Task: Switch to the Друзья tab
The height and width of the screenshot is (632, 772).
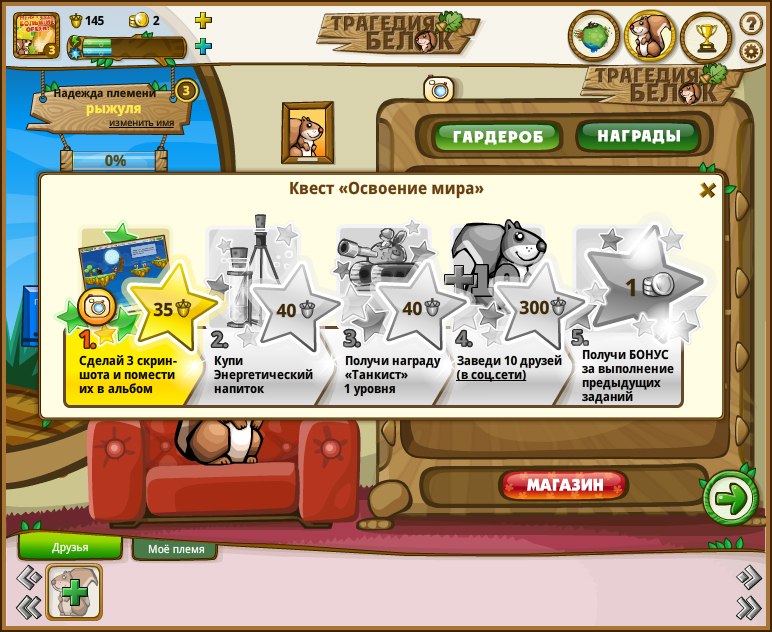Action: (70, 547)
